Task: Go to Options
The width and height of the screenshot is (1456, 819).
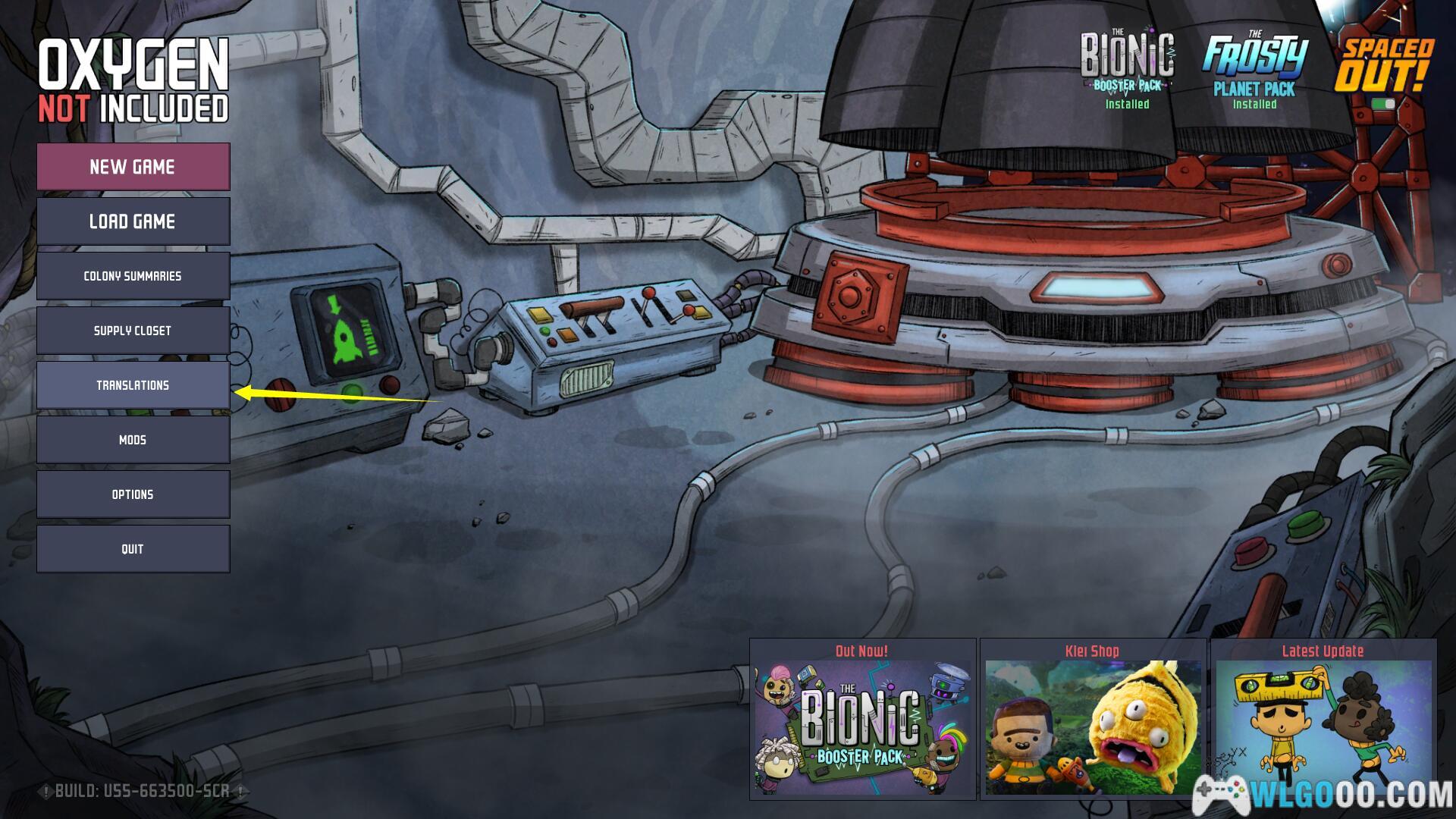Action: point(133,494)
